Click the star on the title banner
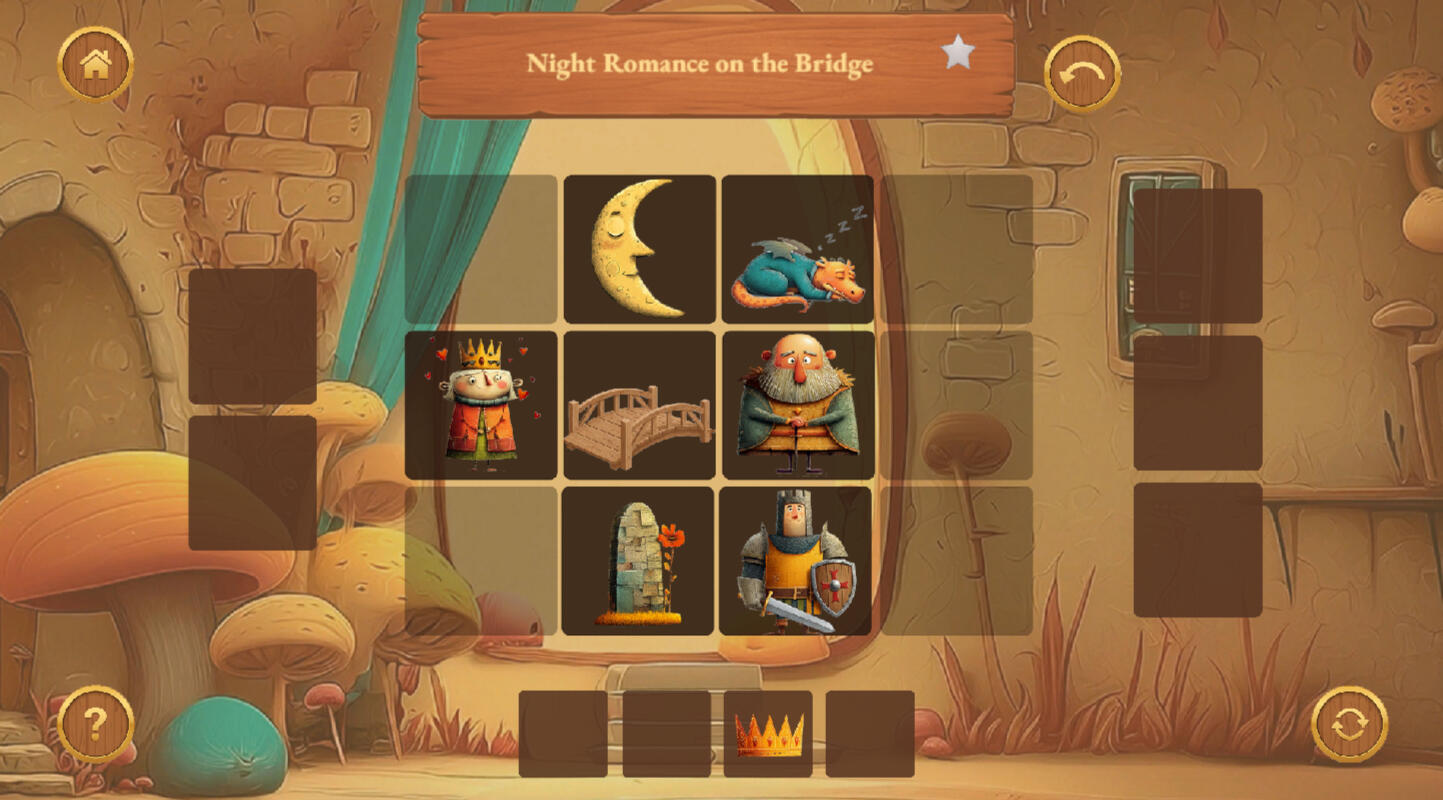 click(958, 53)
